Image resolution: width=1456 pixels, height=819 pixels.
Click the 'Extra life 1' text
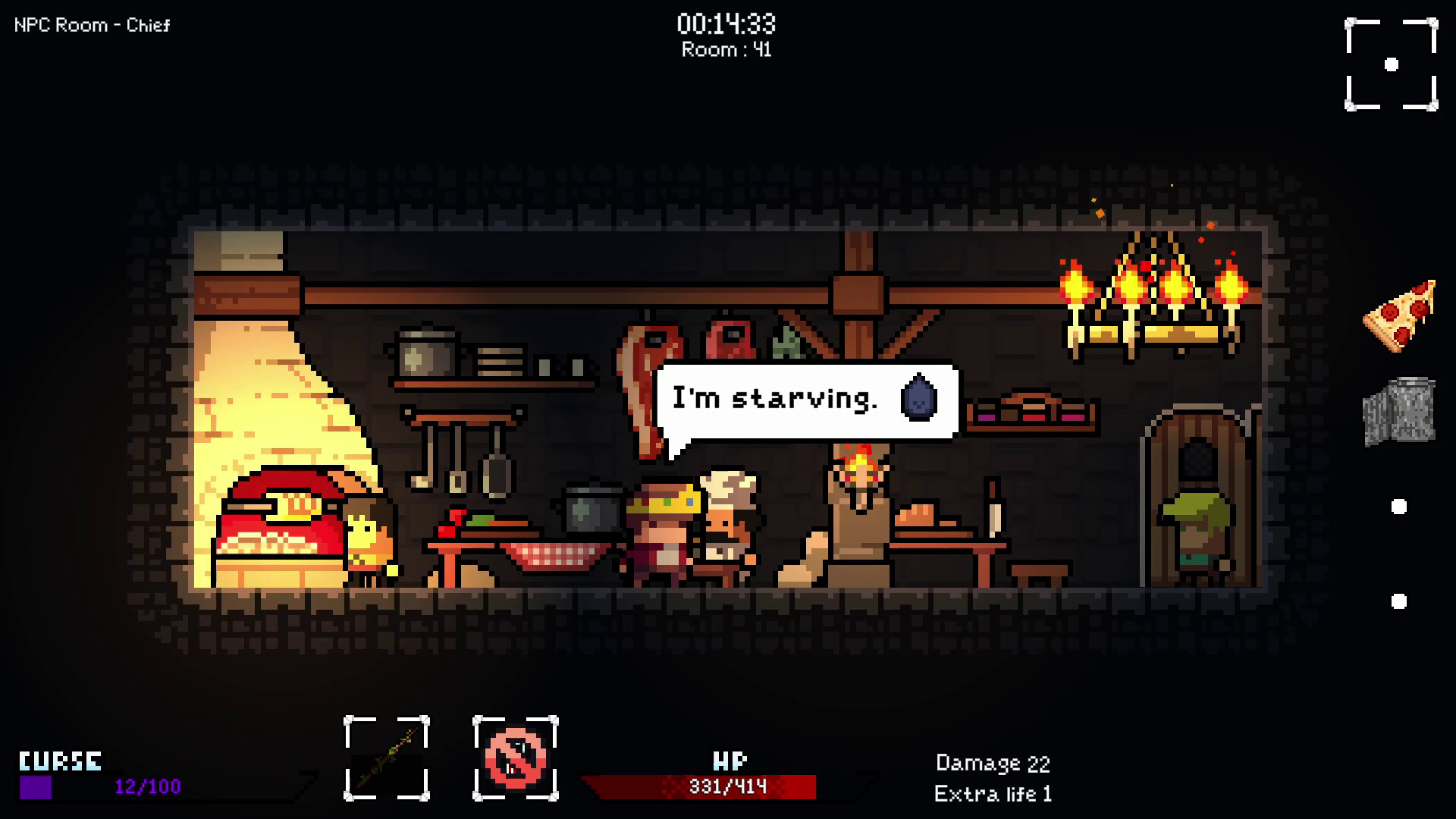click(x=993, y=795)
